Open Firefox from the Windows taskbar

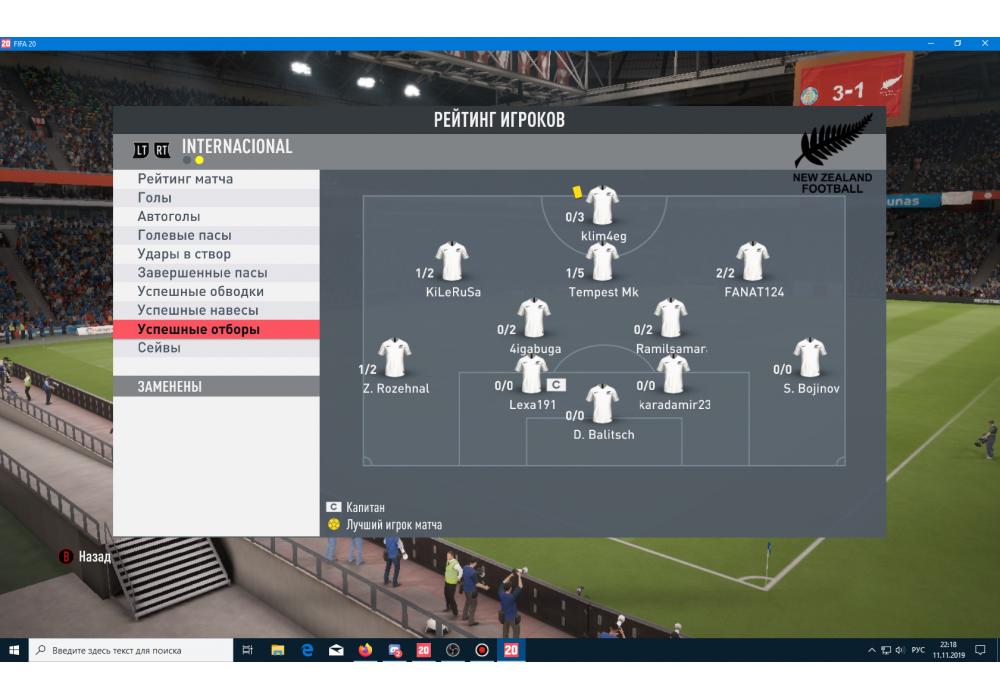tap(364, 650)
